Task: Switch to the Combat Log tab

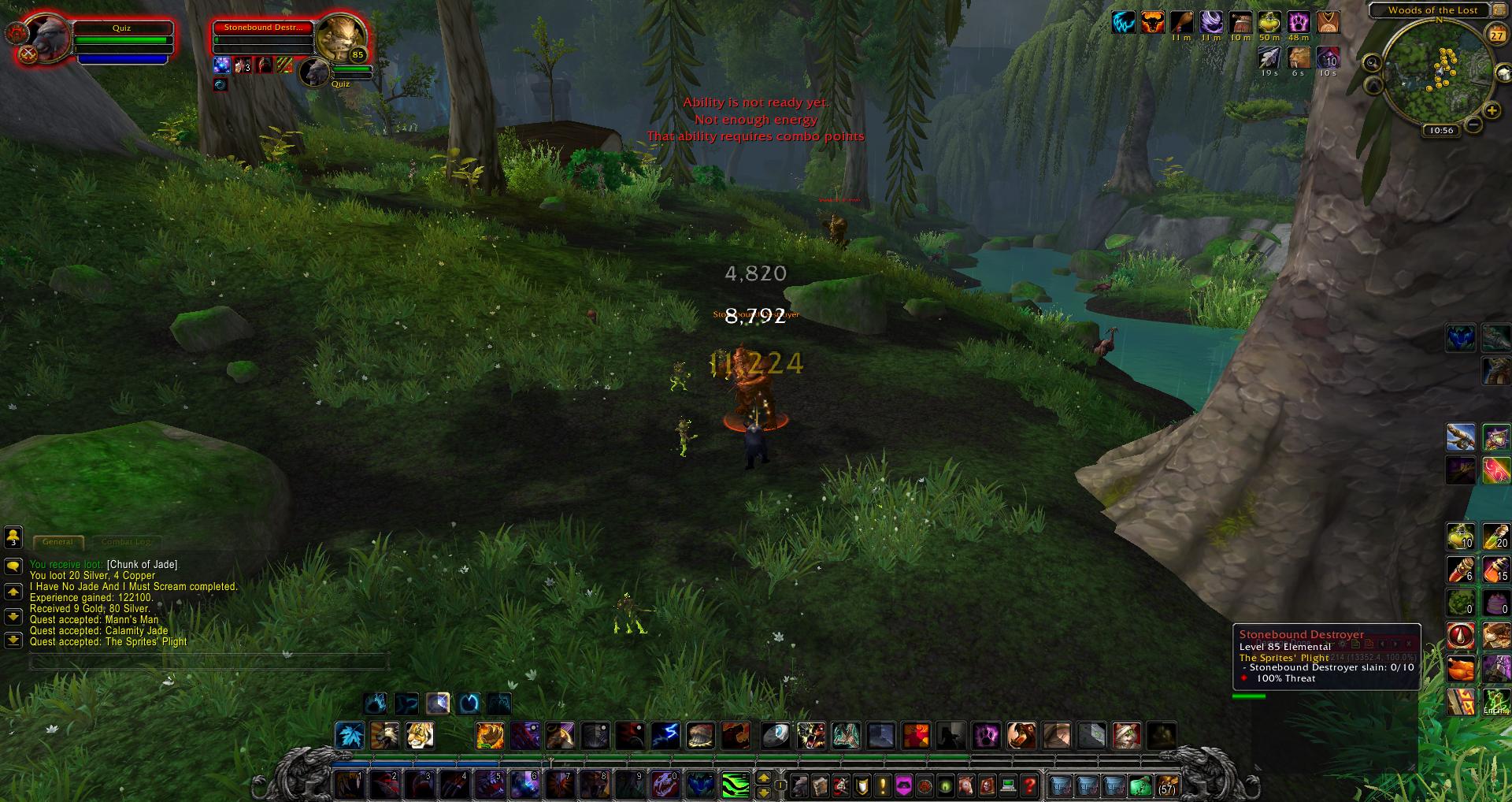Action: point(125,542)
